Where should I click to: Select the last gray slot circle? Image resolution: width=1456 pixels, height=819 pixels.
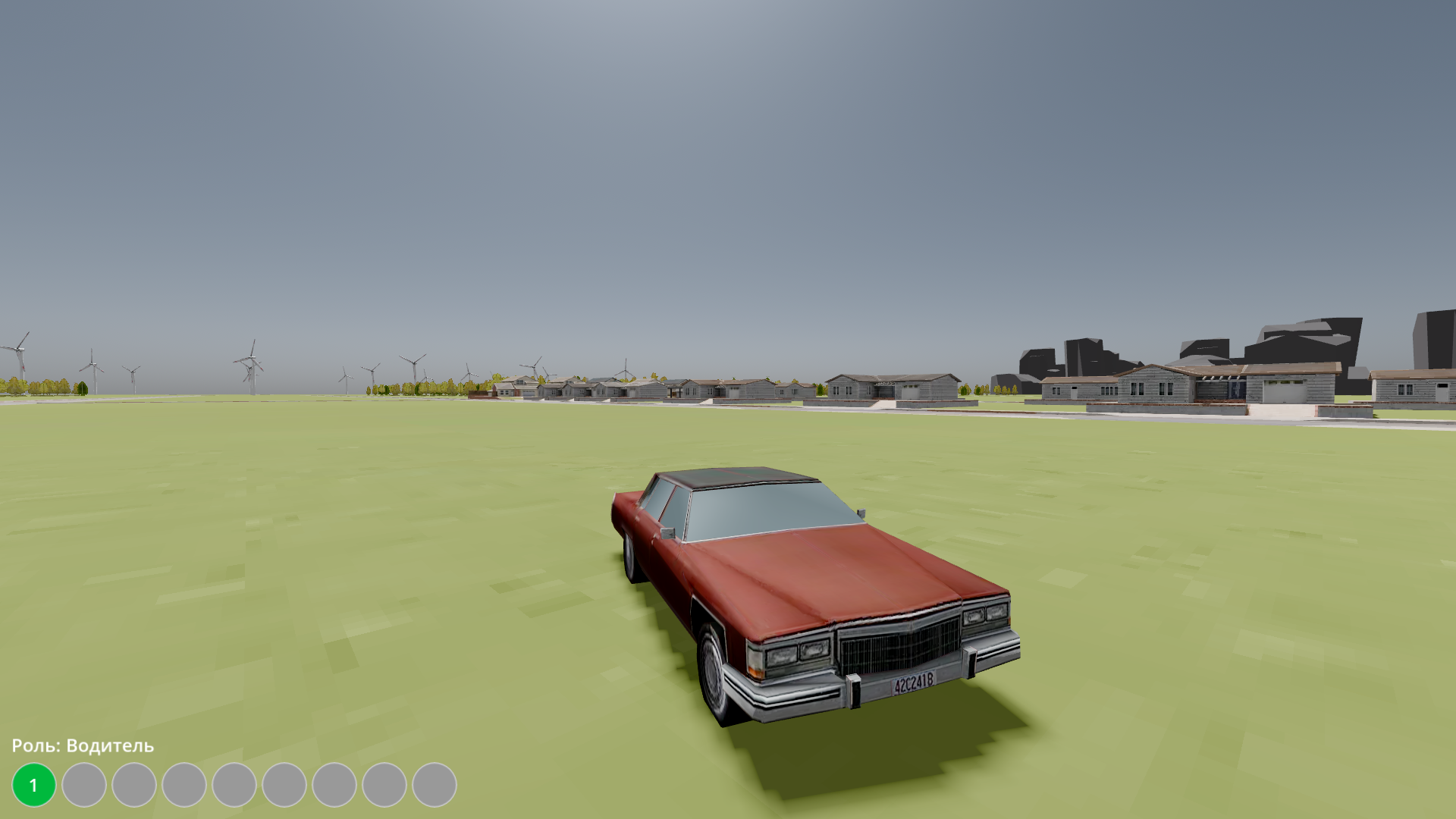tap(435, 784)
